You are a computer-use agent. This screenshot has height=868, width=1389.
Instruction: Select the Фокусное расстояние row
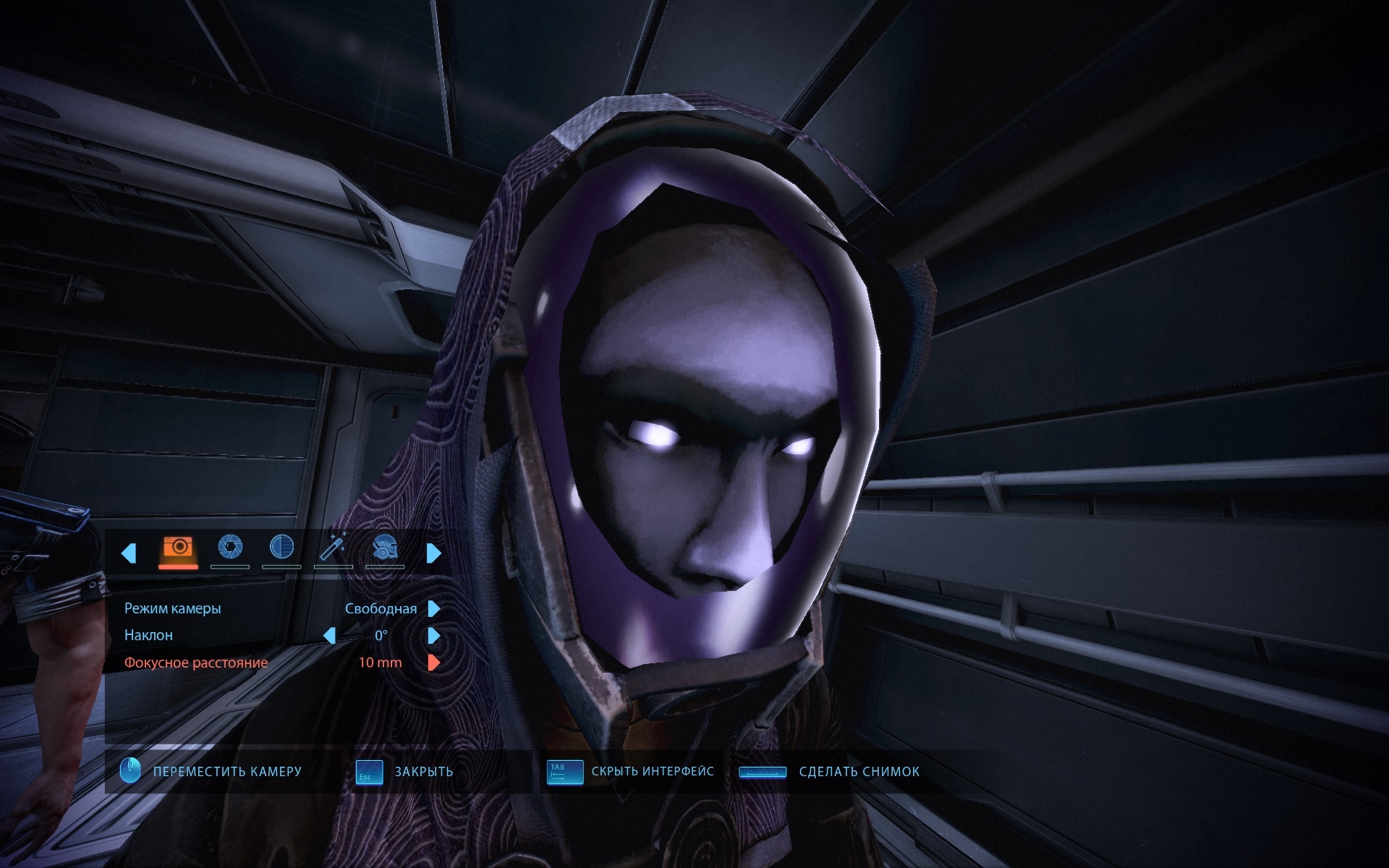click(196, 663)
